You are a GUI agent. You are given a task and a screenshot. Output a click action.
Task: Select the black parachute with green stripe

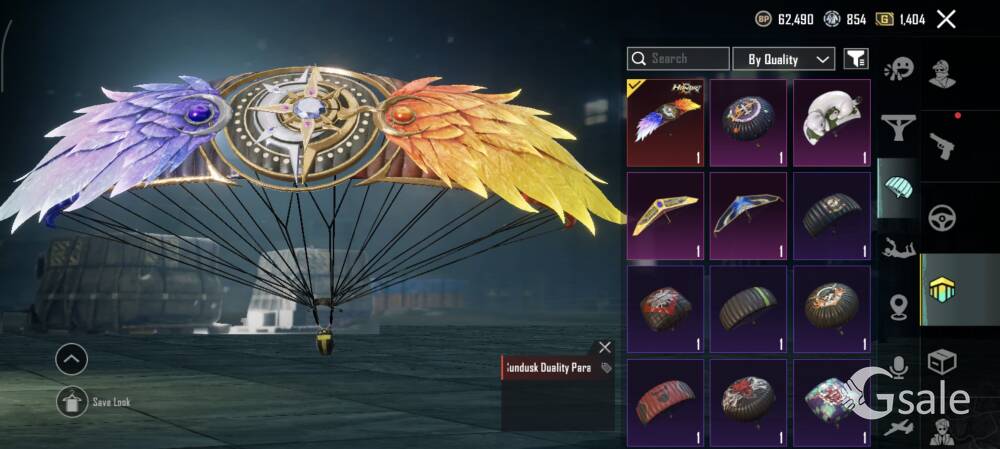tap(748, 309)
